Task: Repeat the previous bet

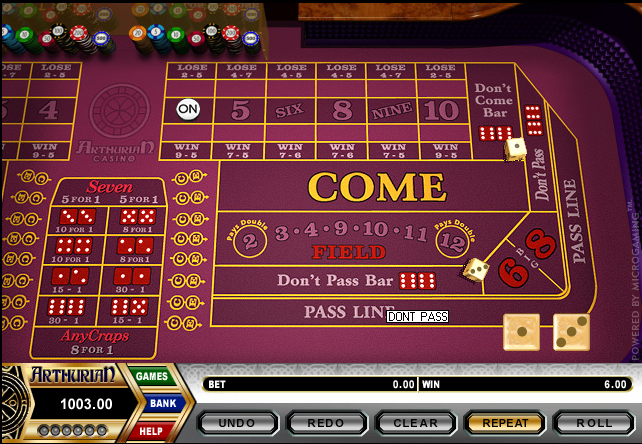Action: click(x=505, y=423)
